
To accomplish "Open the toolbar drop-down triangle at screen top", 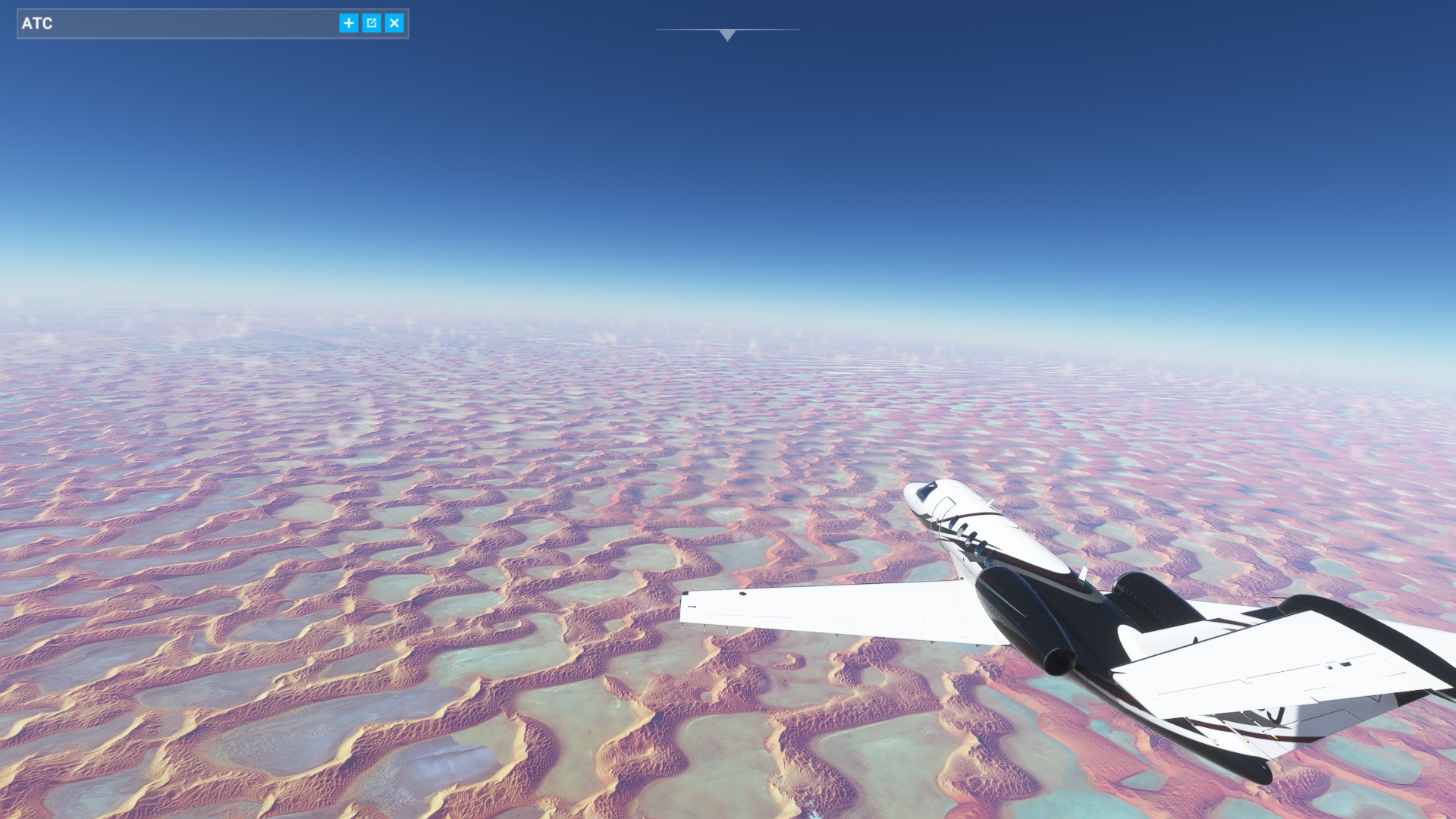I will tap(726, 35).
